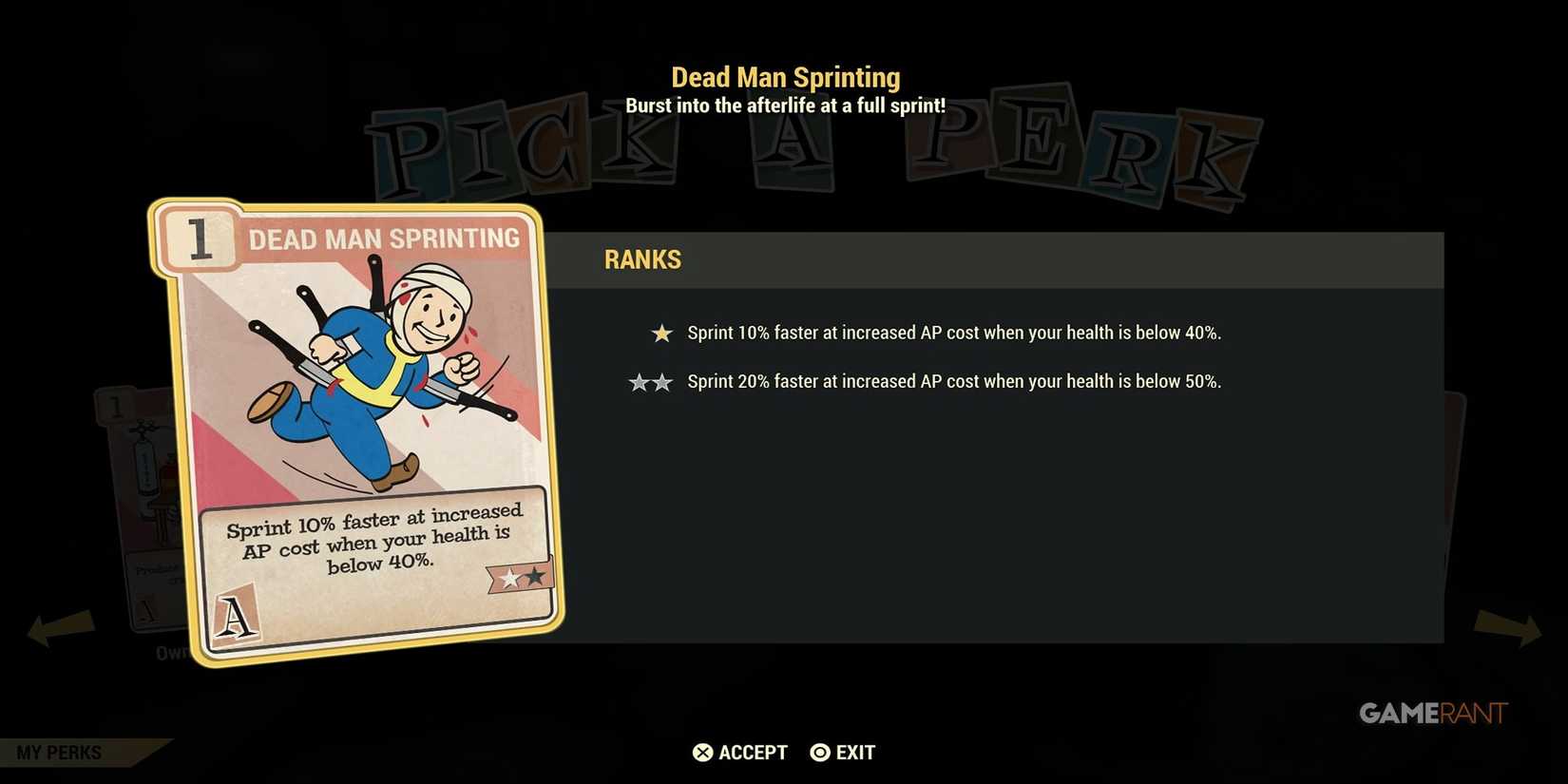Click the circle icon beside EXIT
The image size is (1568, 784).
tap(819, 752)
